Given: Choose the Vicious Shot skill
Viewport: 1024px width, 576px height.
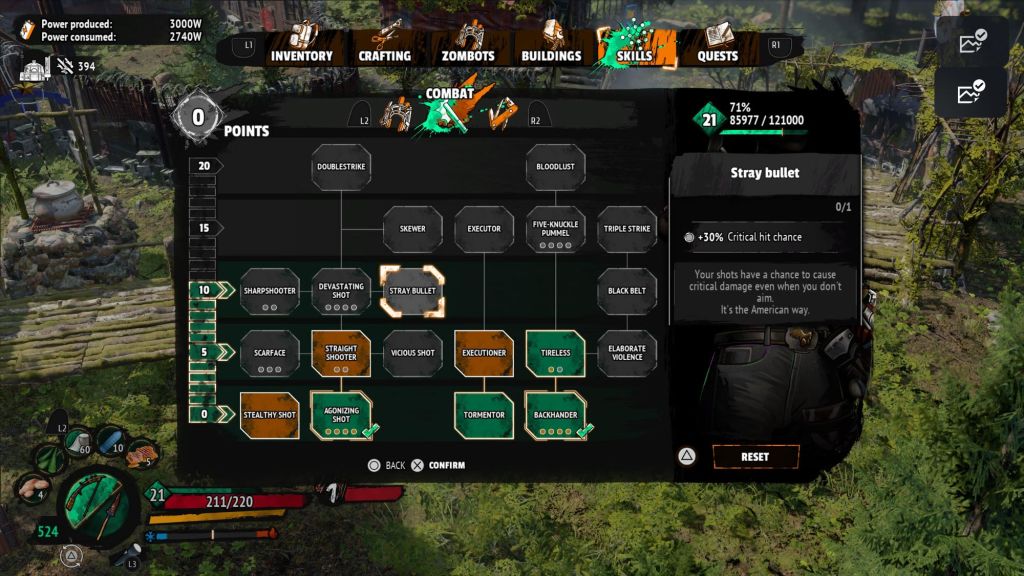Looking at the screenshot, I should tap(412, 353).
